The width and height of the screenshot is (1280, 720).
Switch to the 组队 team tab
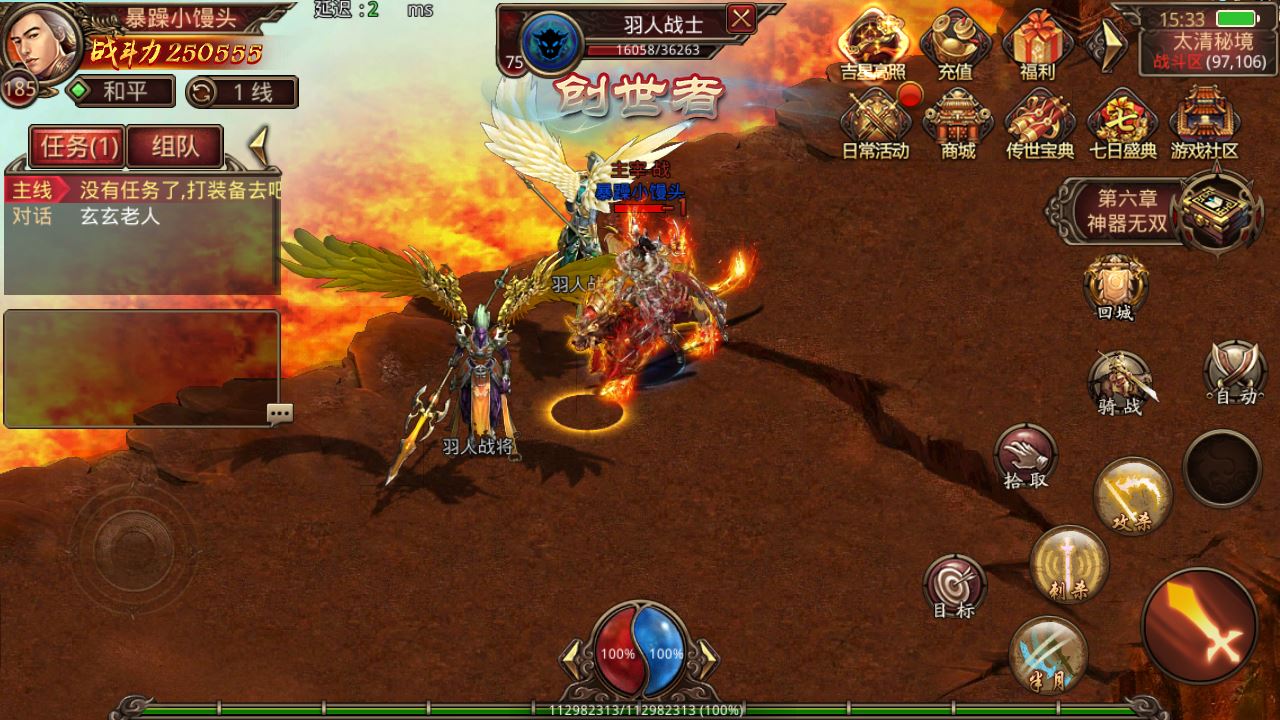click(175, 147)
